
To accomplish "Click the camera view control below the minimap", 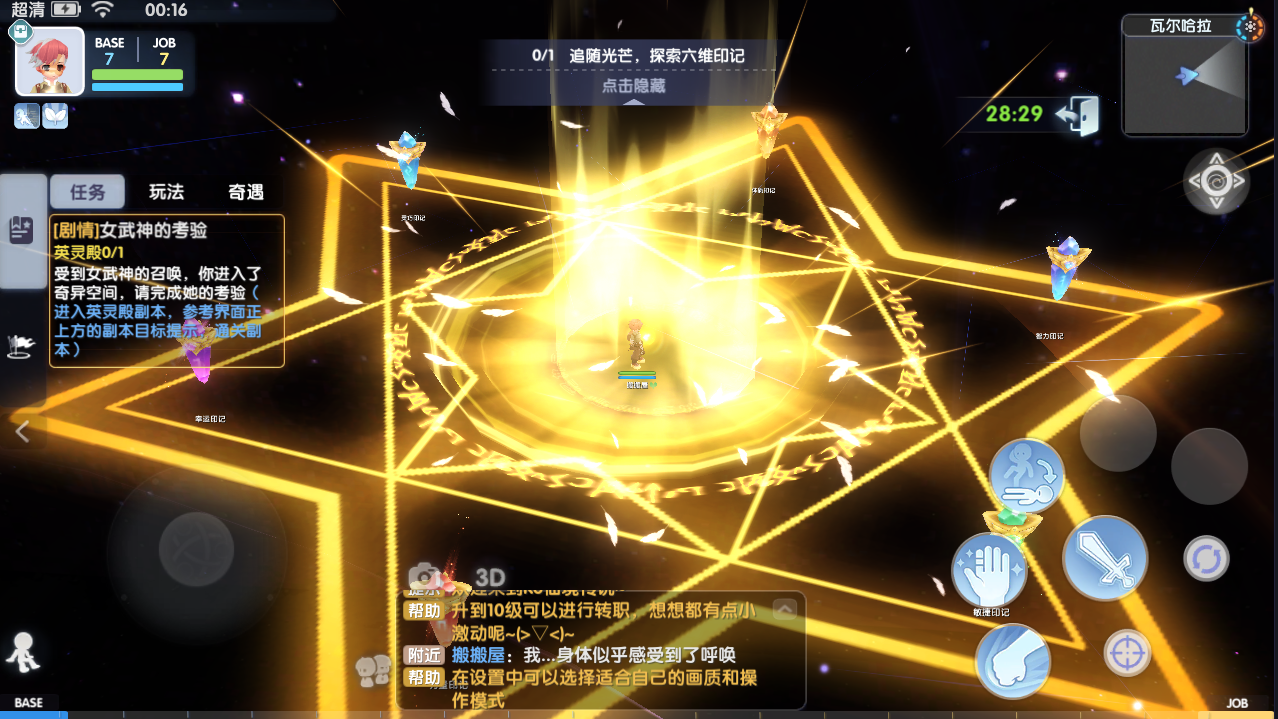I will pyautogui.click(x=1215, y=181).
